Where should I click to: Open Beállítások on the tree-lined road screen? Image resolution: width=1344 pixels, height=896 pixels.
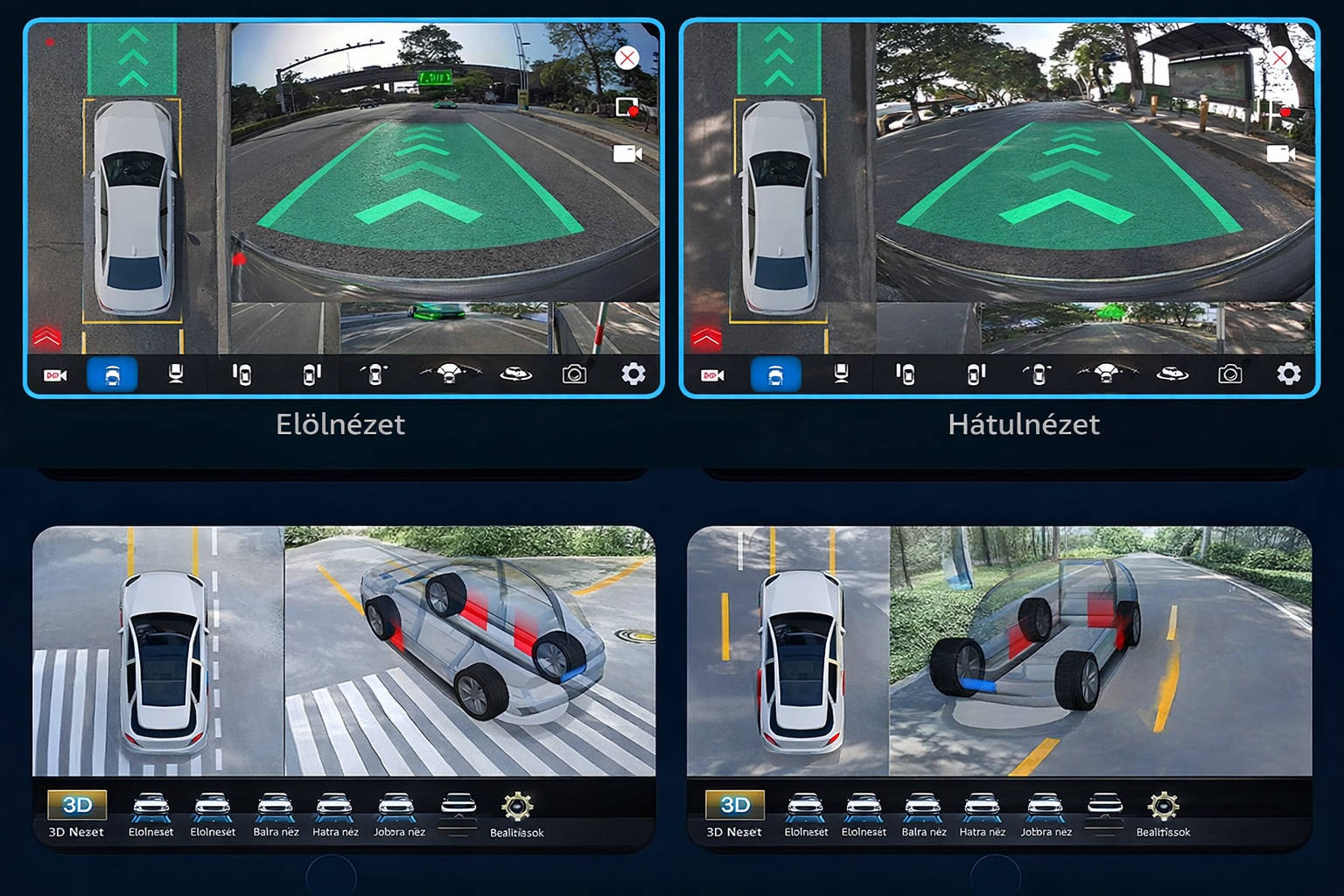(x=1163, y=815)
